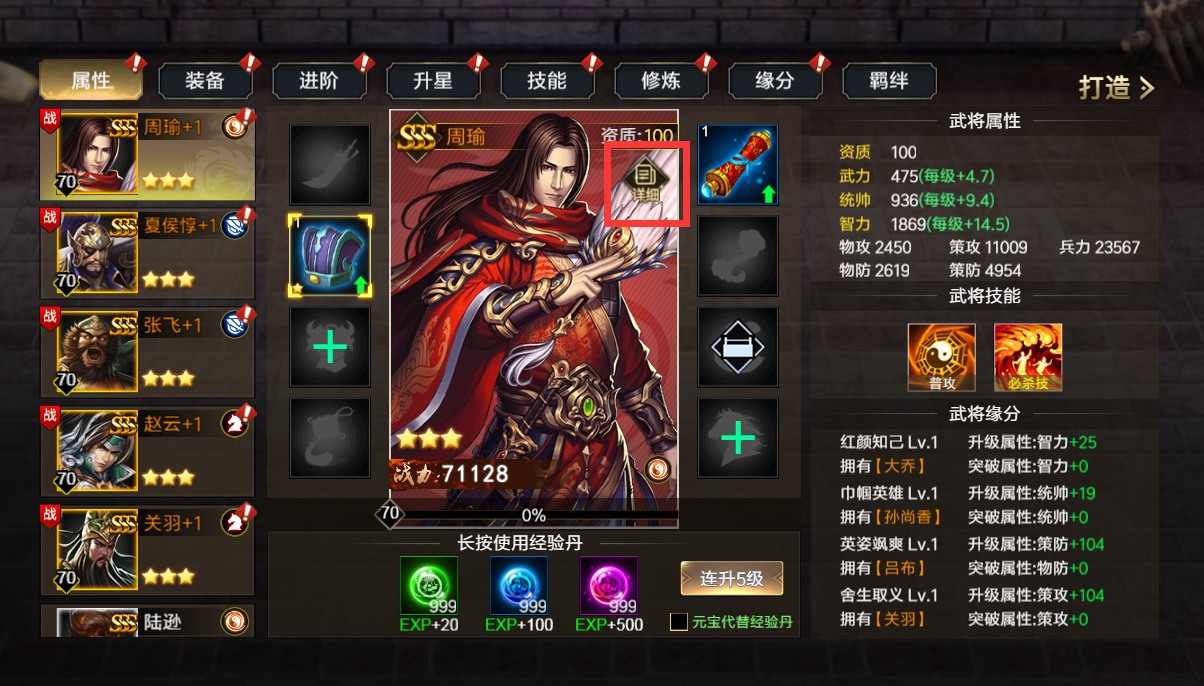Open the 进阶 tab

click(x=319, y=81)
